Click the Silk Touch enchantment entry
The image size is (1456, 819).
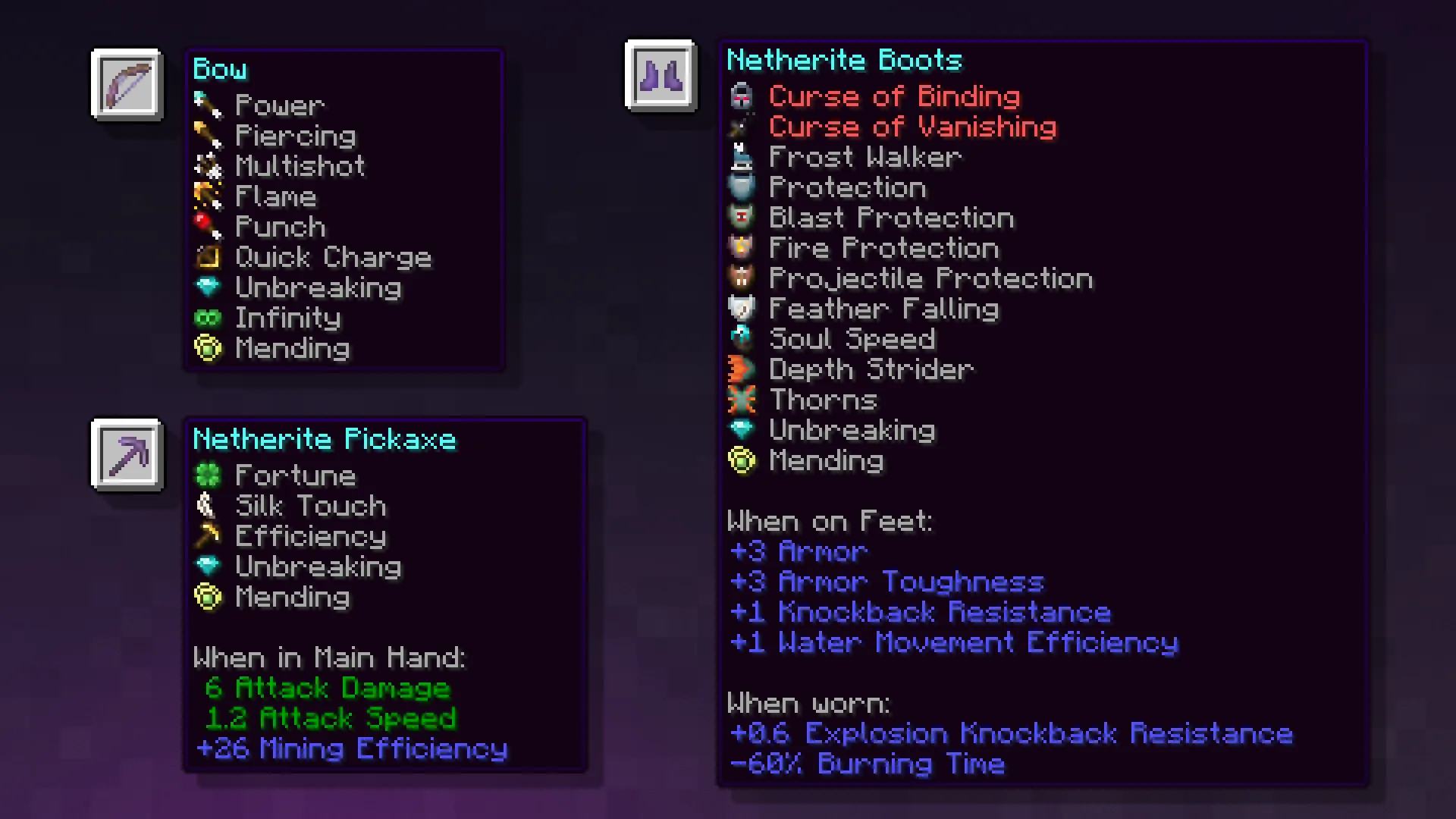tap(310, 506)
